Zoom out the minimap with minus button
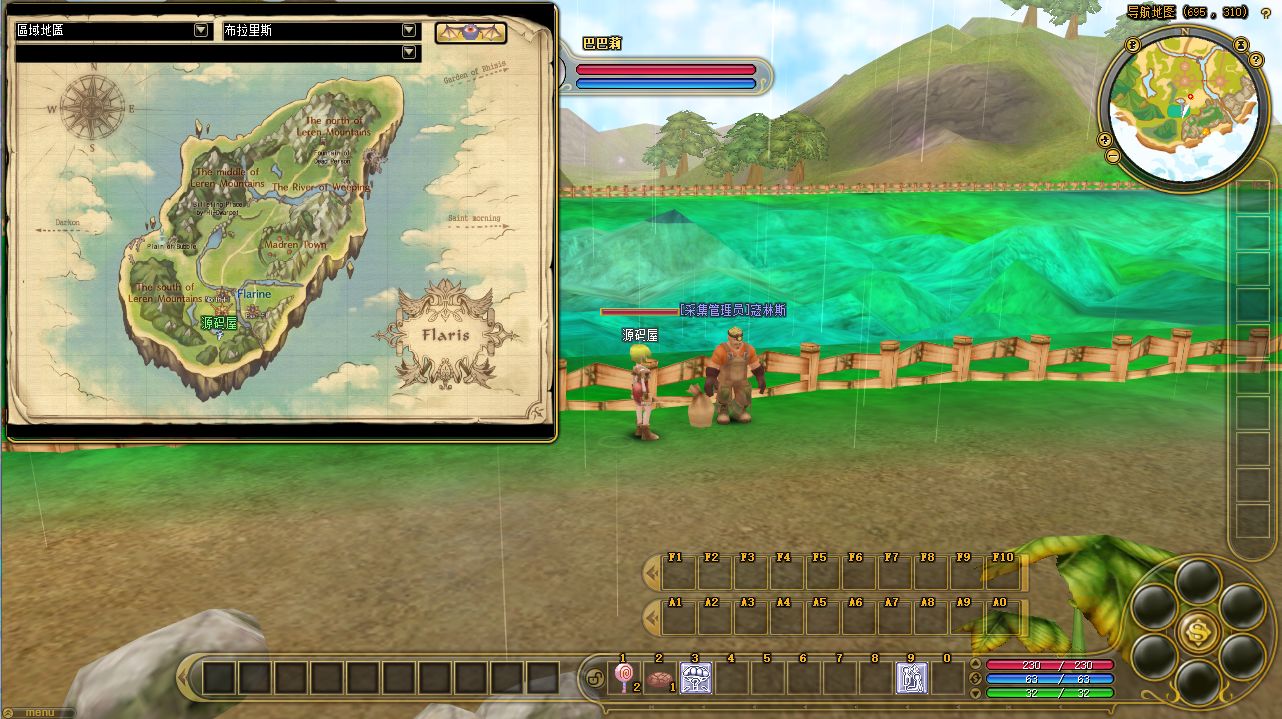 [x=1112, y=156]
